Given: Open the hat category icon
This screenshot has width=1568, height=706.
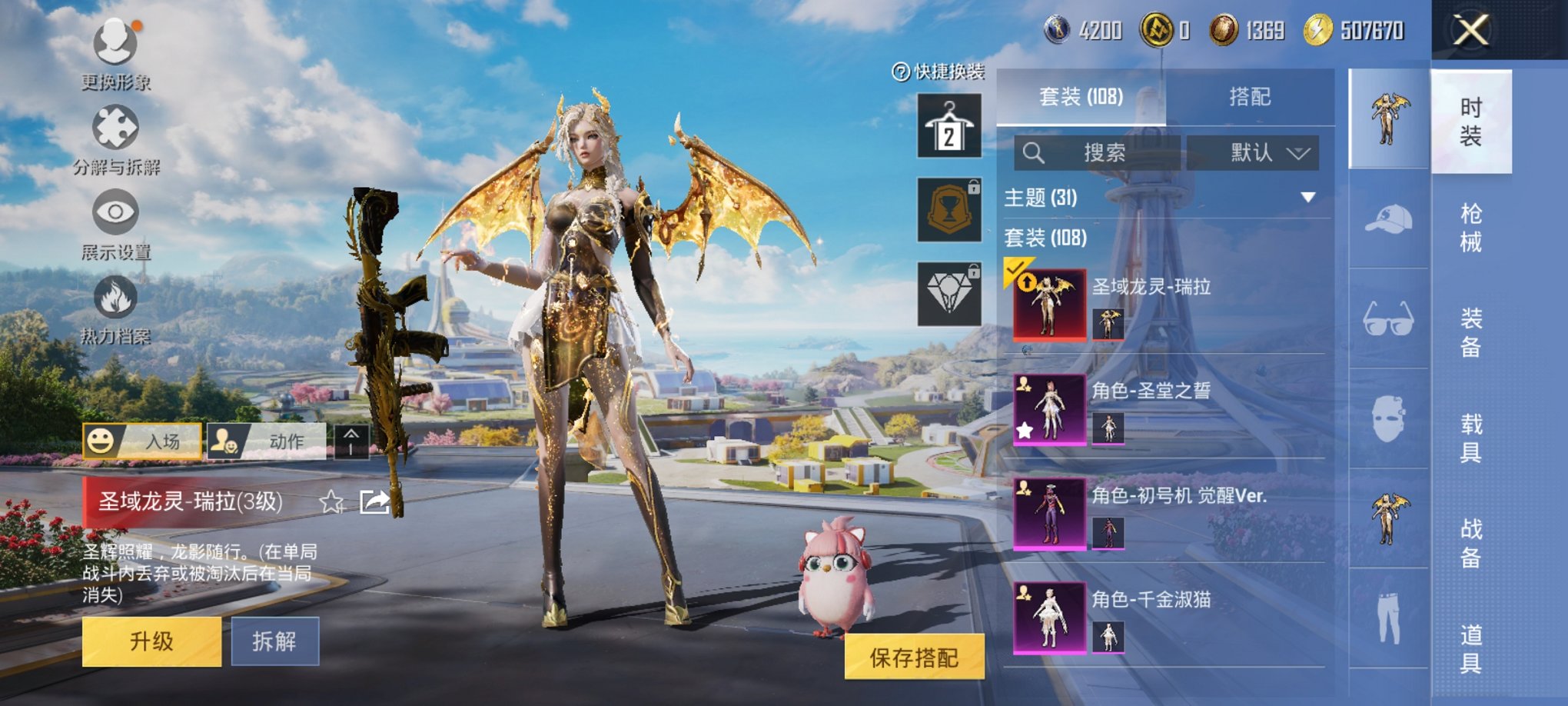Looking at the screenshot, I should tap(1388, 219).
